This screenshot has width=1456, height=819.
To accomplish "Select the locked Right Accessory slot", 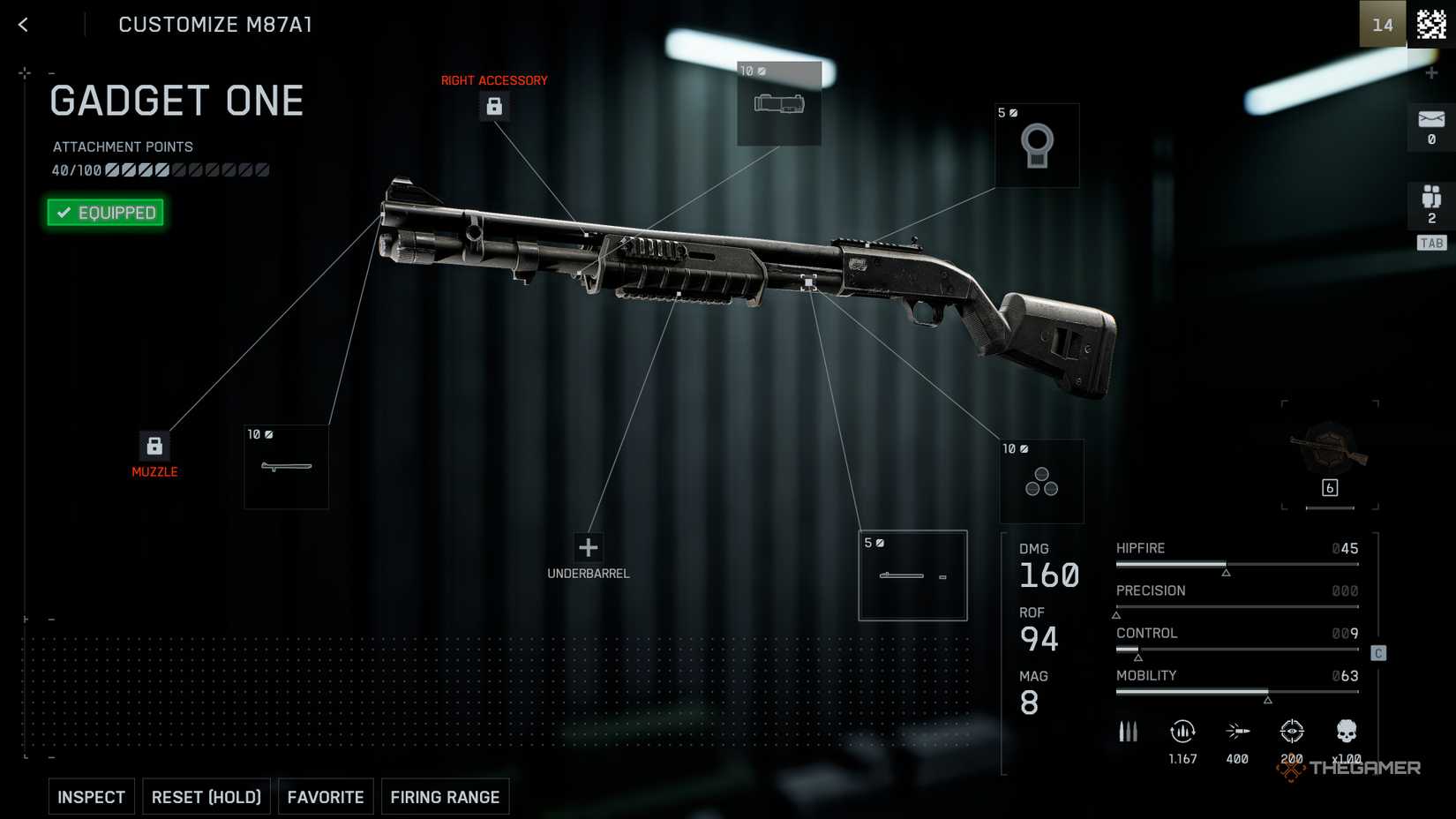I will click(494, 107).
